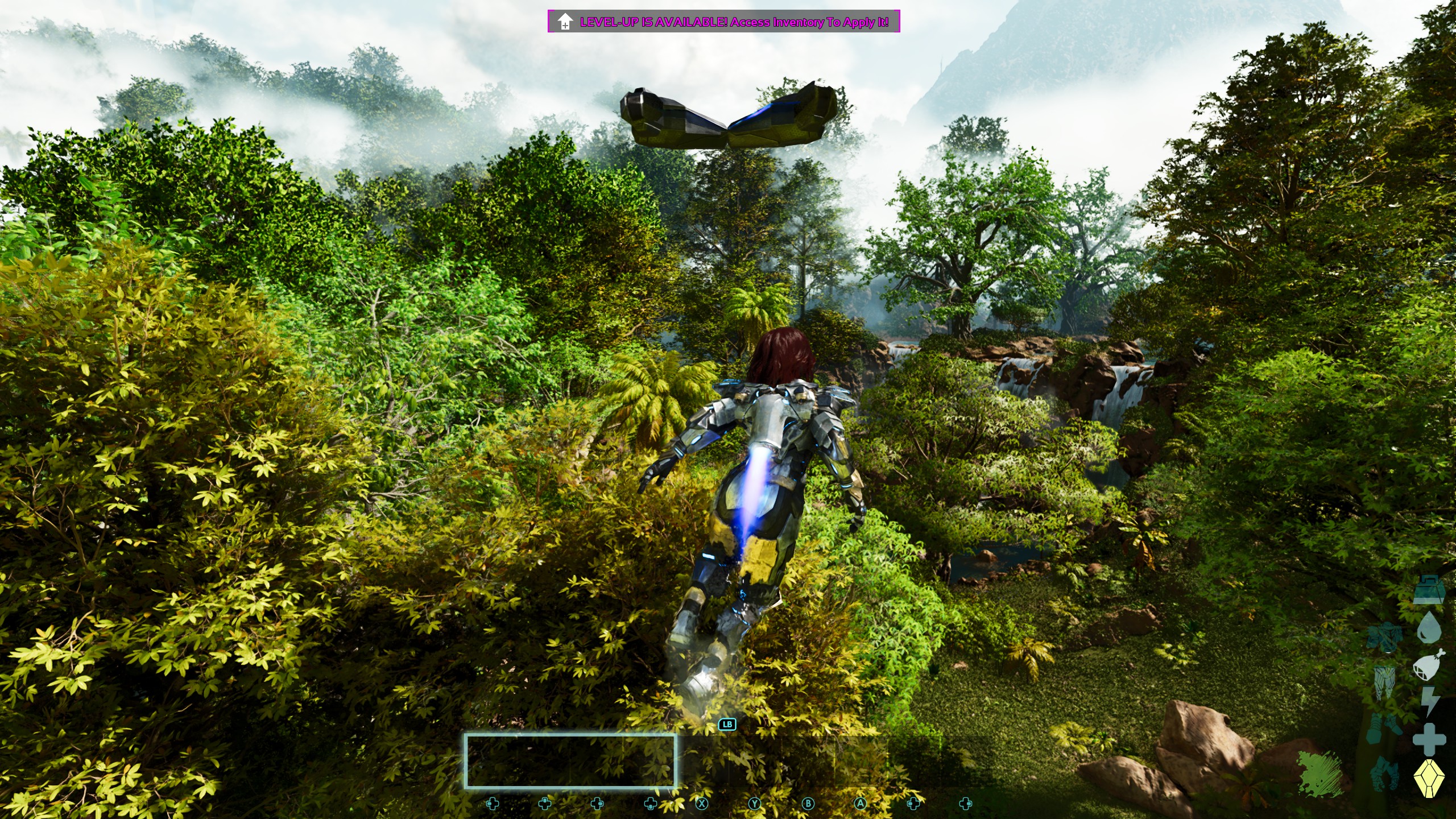The image size is (1456, 819).
Task: Select the highlighted first hotbar slot
Action: [490, 762]
